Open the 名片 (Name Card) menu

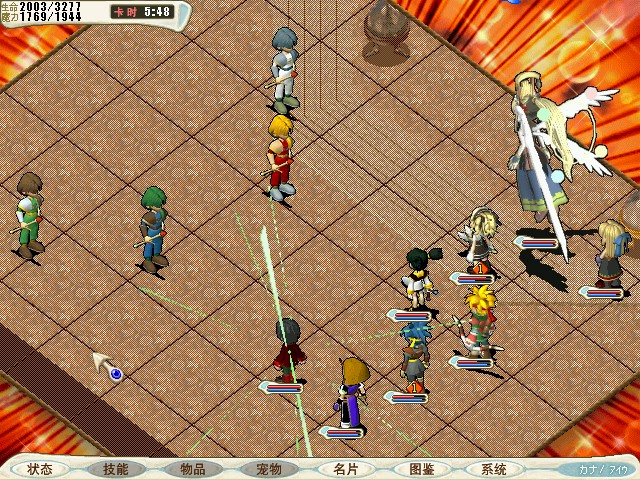tap(344, 469)
